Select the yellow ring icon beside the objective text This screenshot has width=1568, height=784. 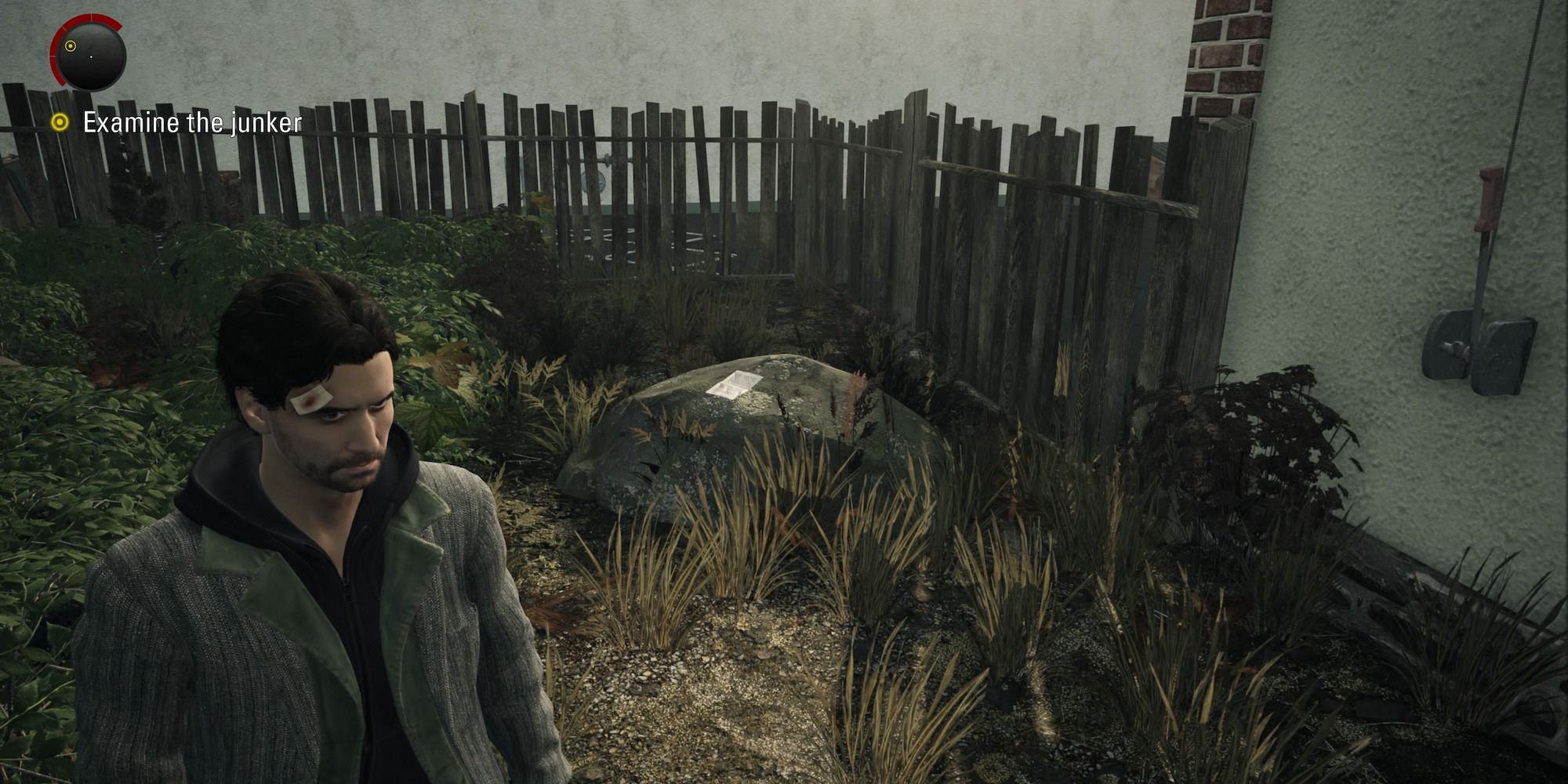[x=58, y=122]
